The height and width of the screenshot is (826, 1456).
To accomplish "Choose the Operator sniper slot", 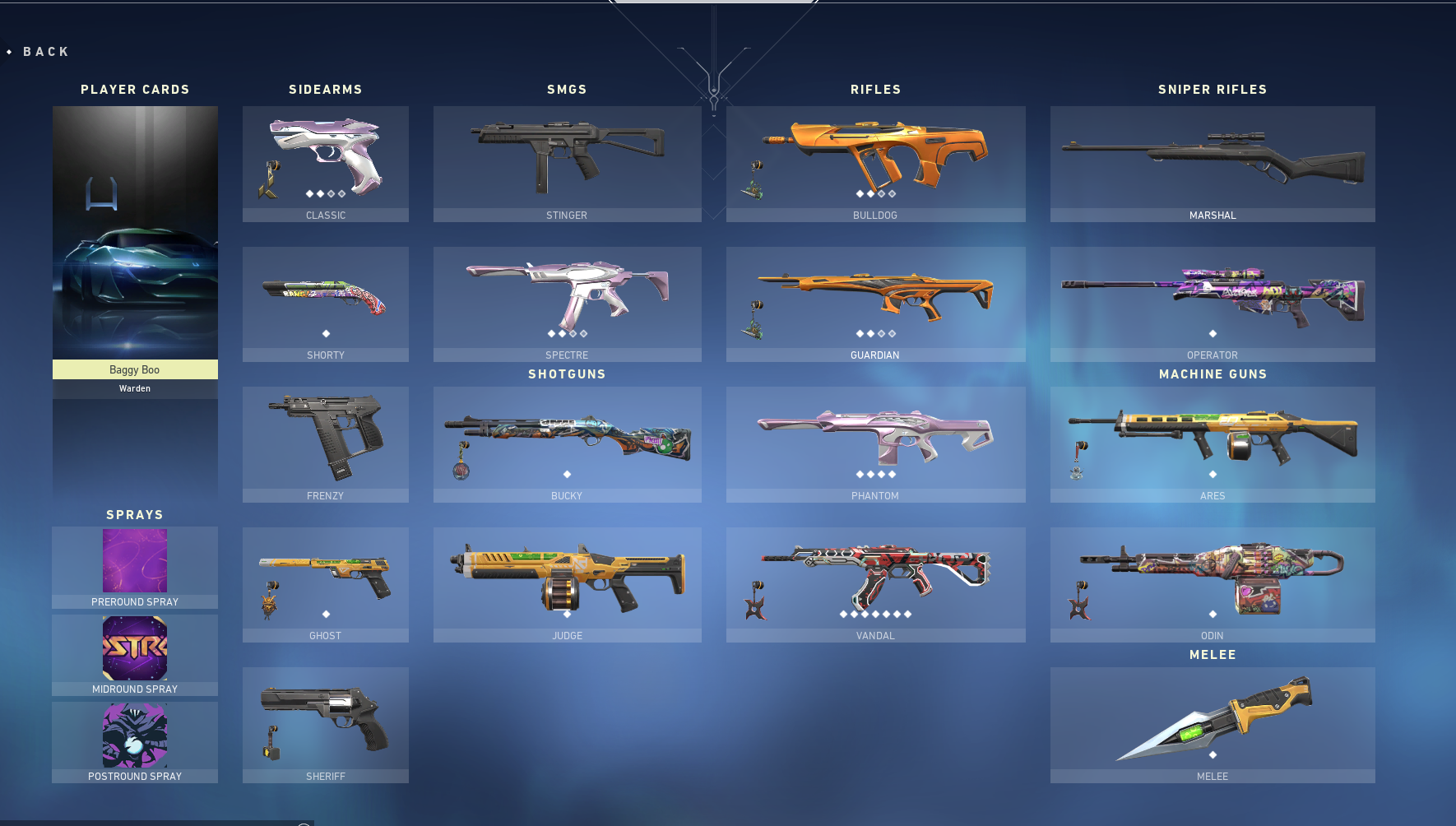I will (1213, 304).
